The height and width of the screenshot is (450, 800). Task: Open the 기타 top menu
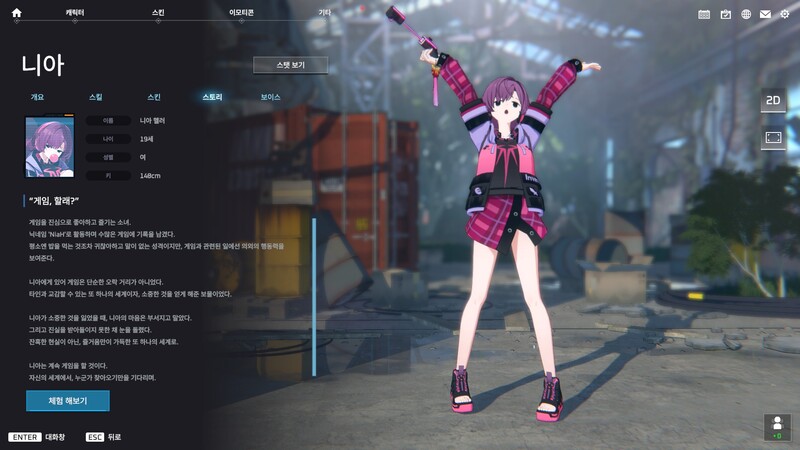click(324, 12)
